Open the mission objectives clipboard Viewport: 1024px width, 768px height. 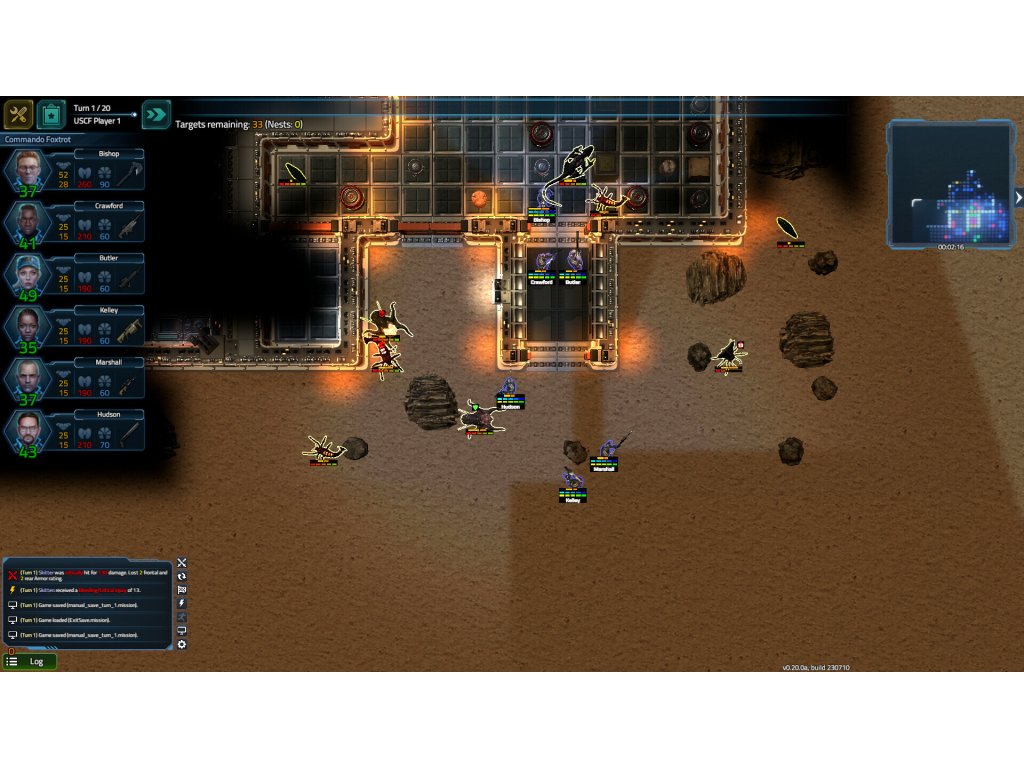tap(51, 114)
